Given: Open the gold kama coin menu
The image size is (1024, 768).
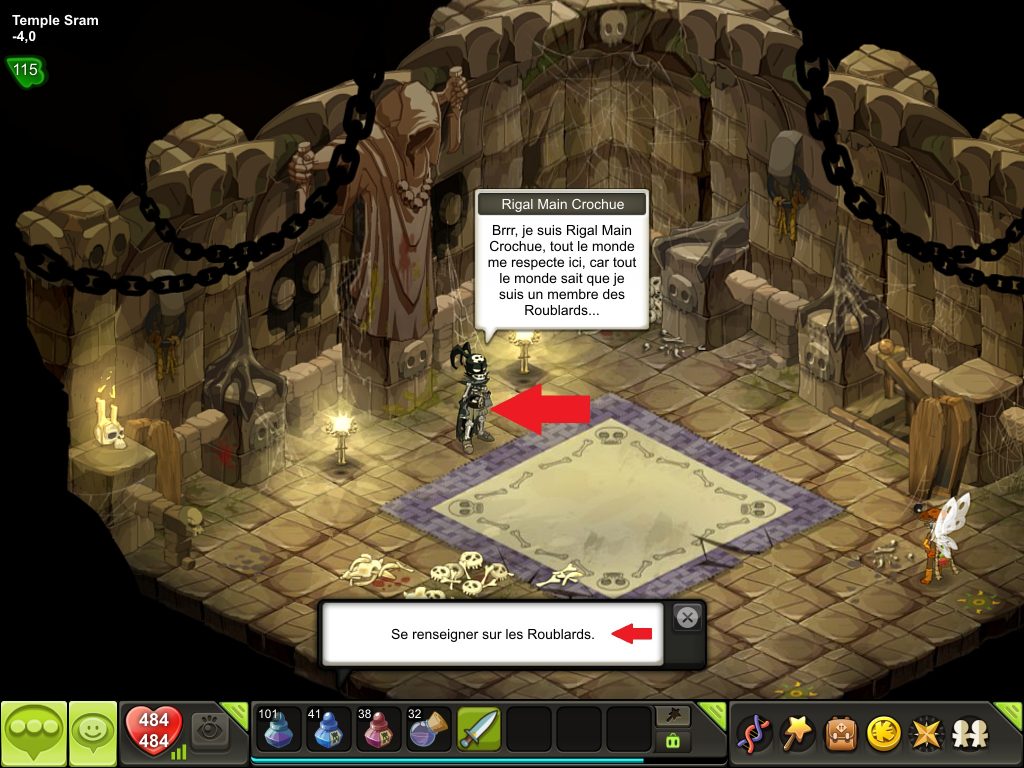Looking at the screenshot, I should 882,735.
